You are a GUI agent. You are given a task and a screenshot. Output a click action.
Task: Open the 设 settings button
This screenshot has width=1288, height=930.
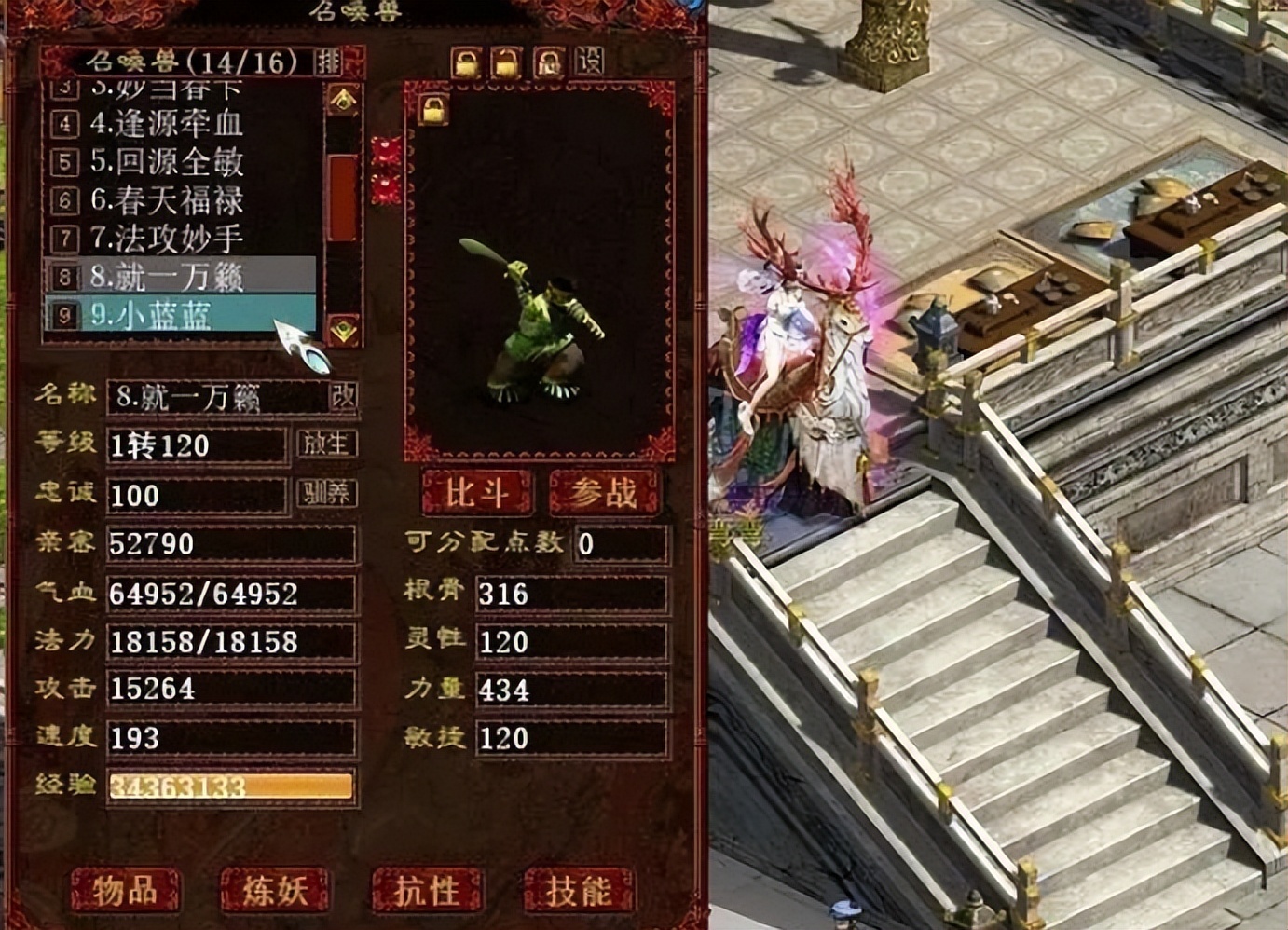590,62
